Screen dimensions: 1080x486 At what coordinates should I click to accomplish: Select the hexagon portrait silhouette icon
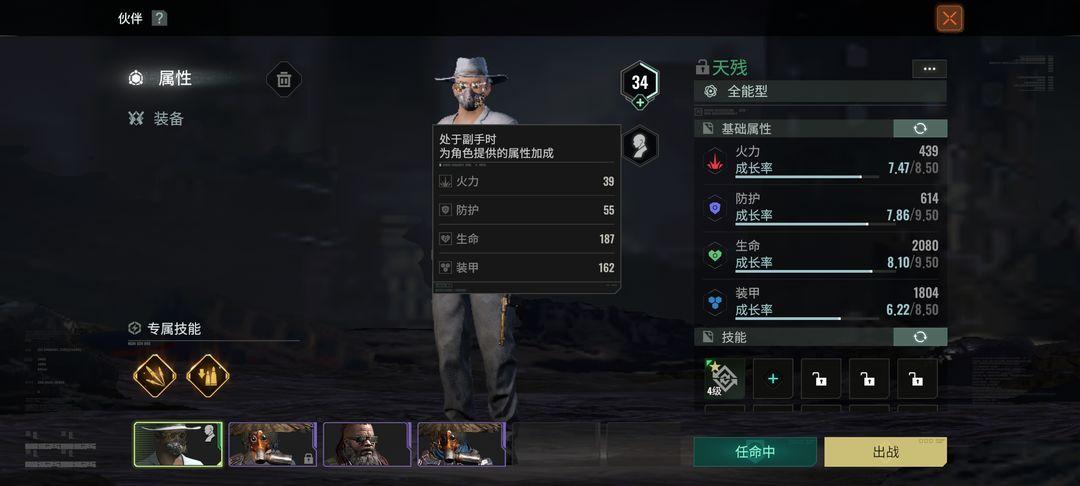639,145
